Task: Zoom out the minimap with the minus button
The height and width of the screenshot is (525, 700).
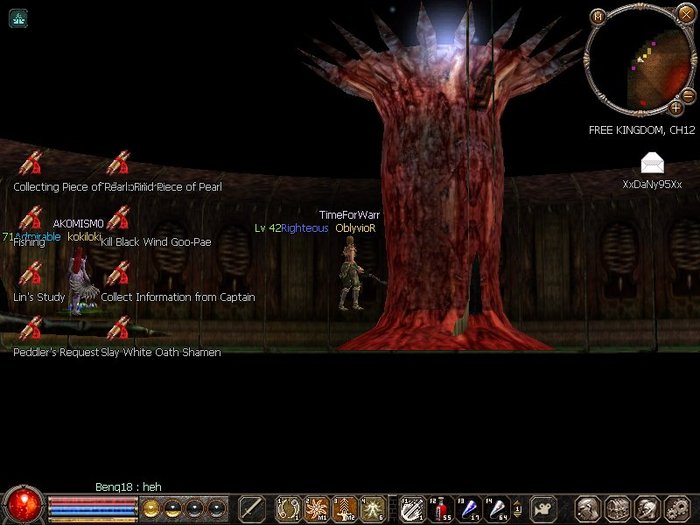Action: point(688,95)
